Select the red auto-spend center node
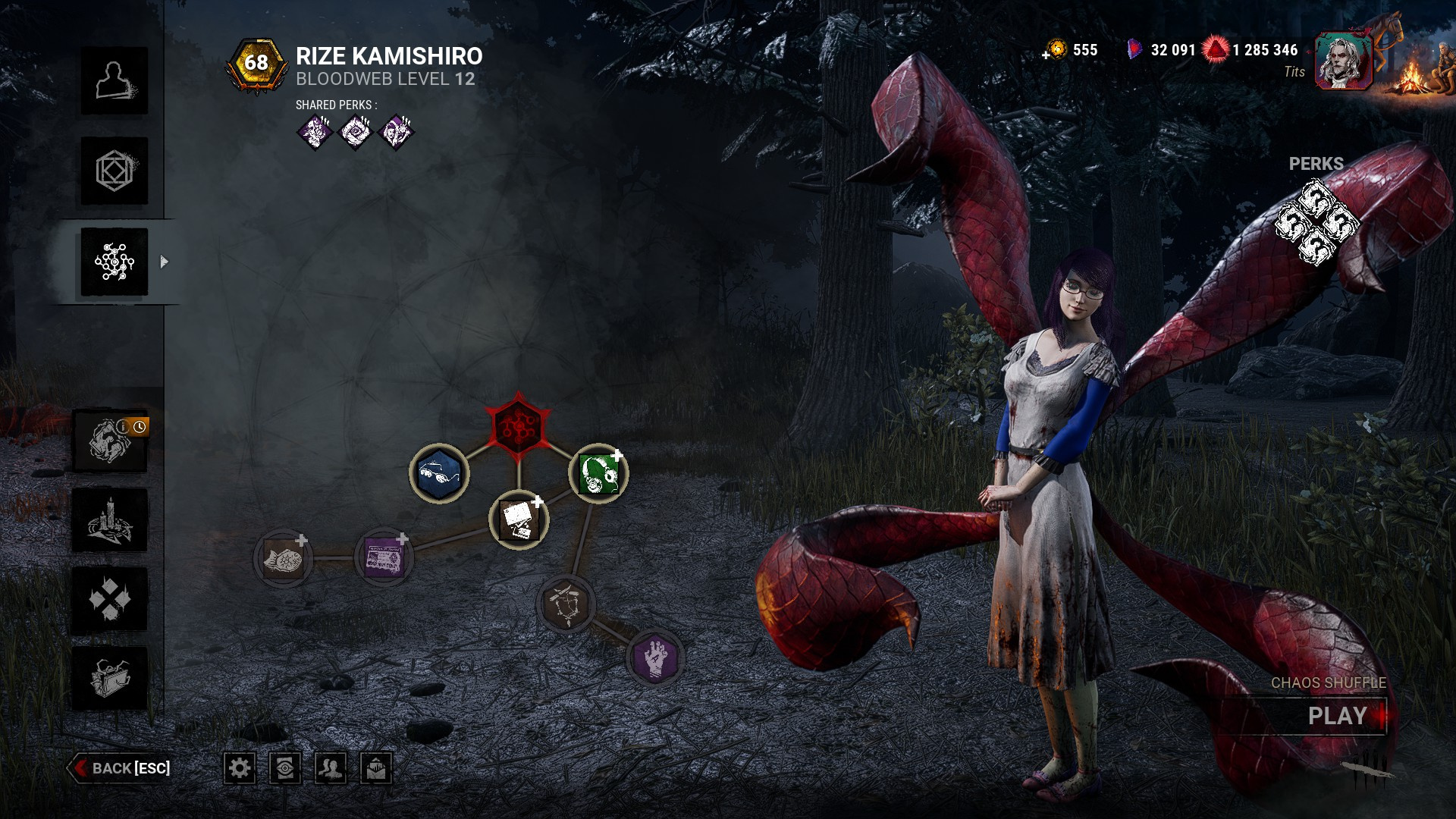Image resolution: width=1456 pixels, height=819 pixels. [518, 425]
